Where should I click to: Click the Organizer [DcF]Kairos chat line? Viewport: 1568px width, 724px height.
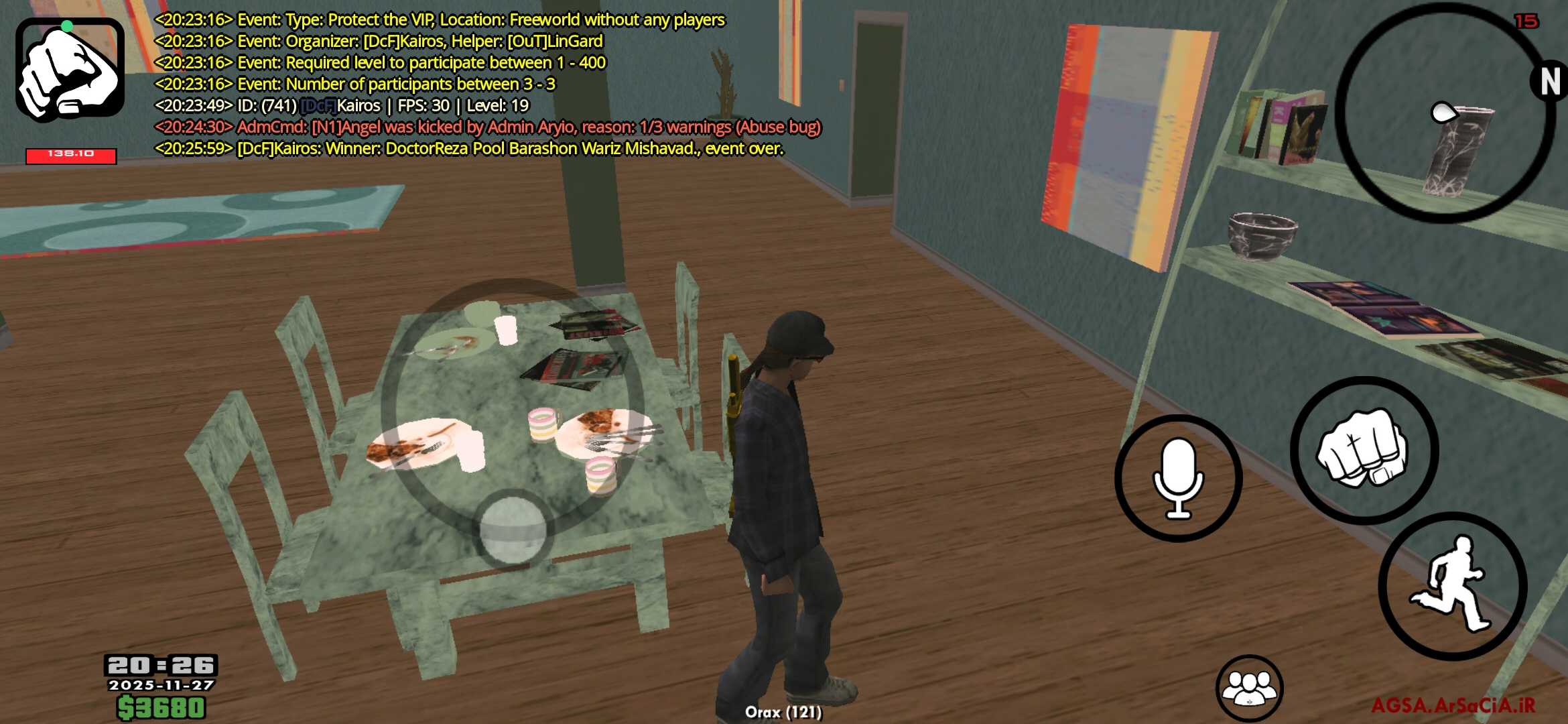(379, 42)
